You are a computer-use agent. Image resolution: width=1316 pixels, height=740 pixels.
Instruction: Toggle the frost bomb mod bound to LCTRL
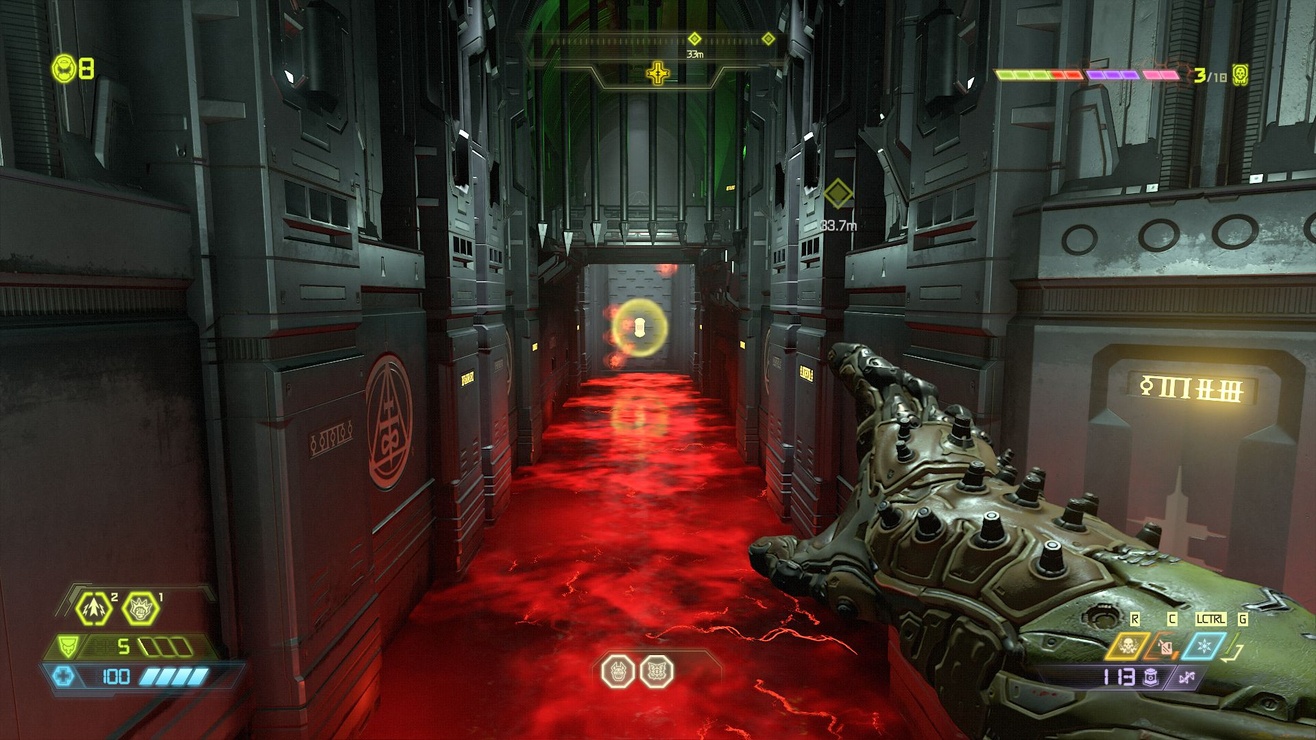[x=1203, y=646]
